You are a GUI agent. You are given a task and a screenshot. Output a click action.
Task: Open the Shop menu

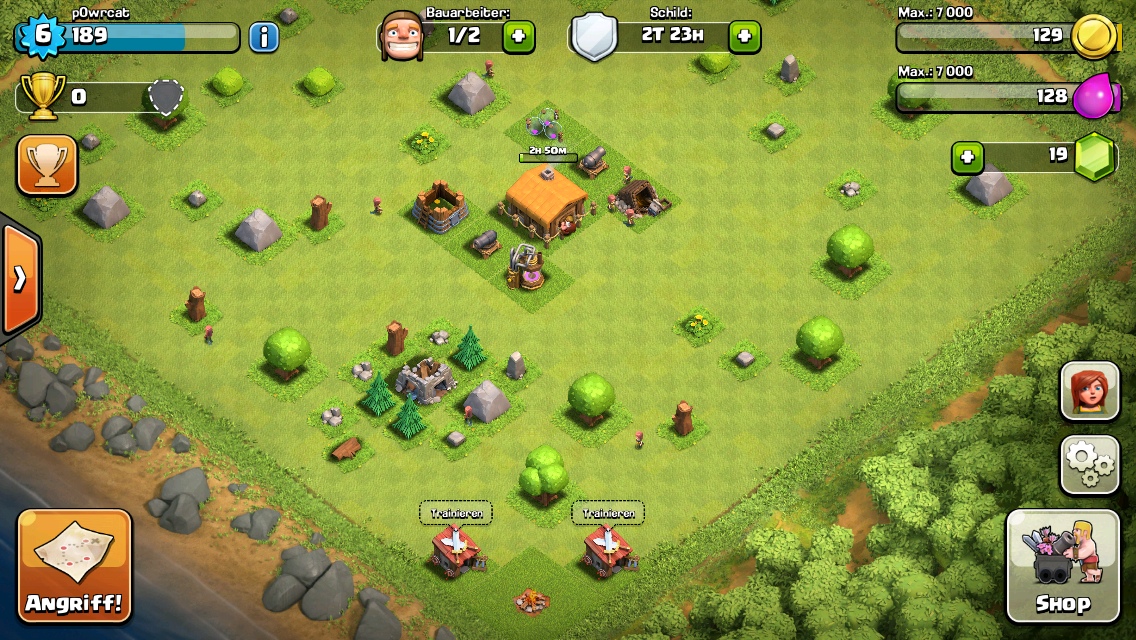tap(1062, 566)
